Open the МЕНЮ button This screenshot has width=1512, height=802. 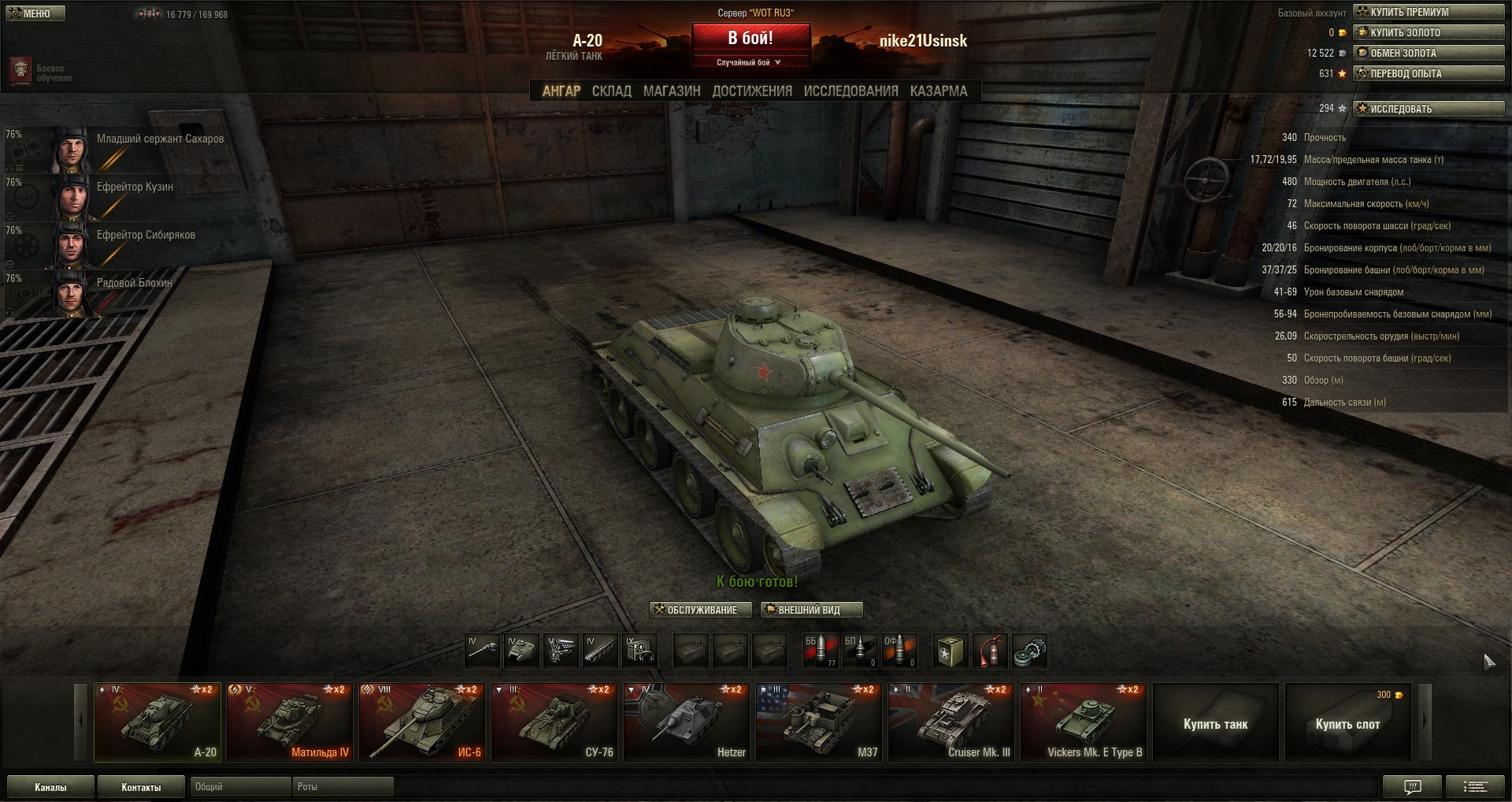[x=35, y=13]
